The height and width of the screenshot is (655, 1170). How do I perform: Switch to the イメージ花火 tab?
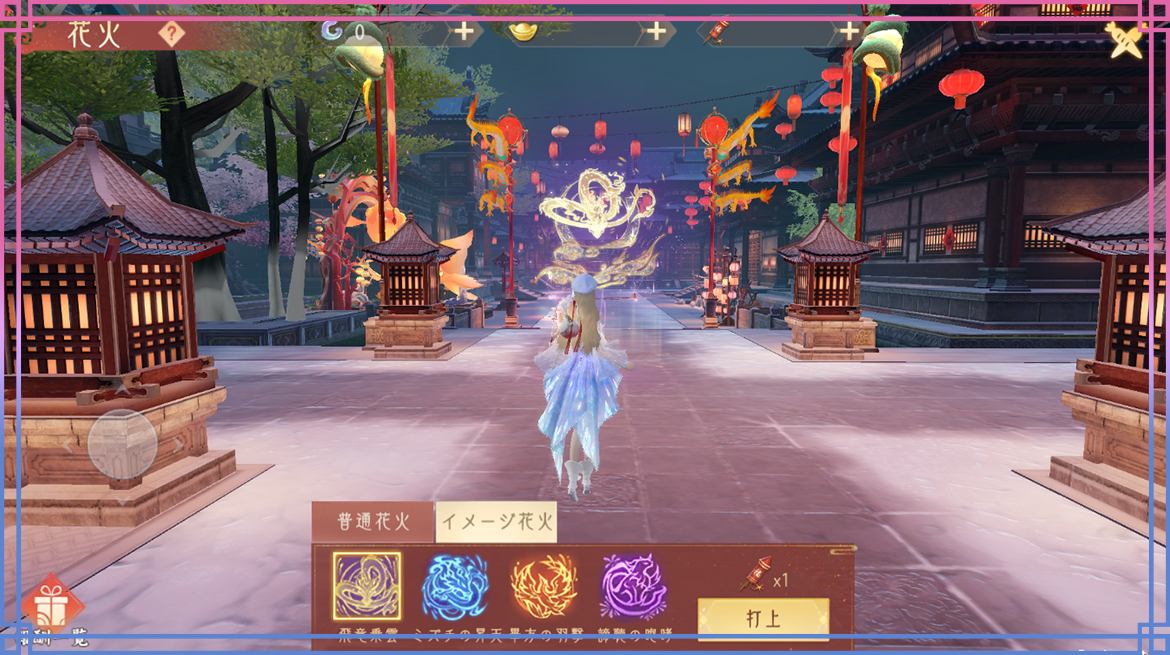tap(496, 522)
